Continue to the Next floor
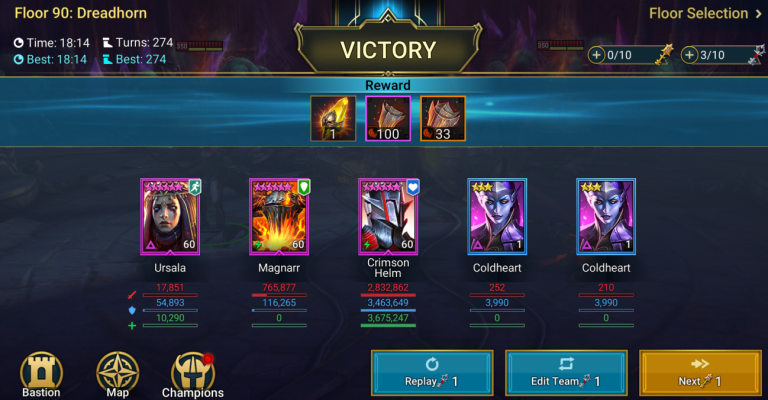Image resolution: width=768 pixels, height=400 pixels. pyautogui.click(x=700, y=374)
